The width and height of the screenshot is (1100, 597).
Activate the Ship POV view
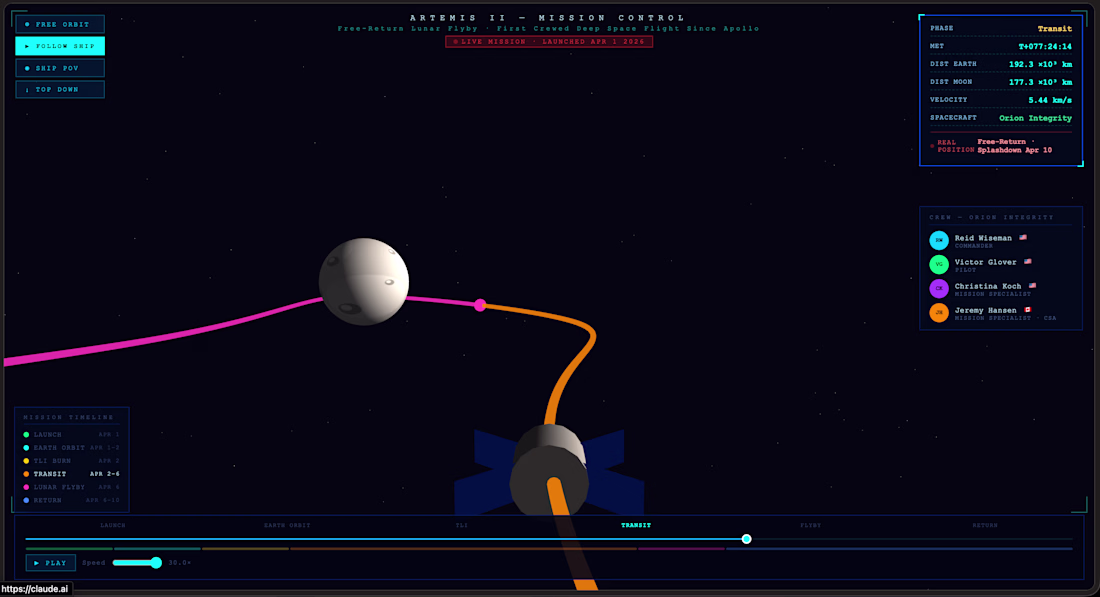(60, 68)
